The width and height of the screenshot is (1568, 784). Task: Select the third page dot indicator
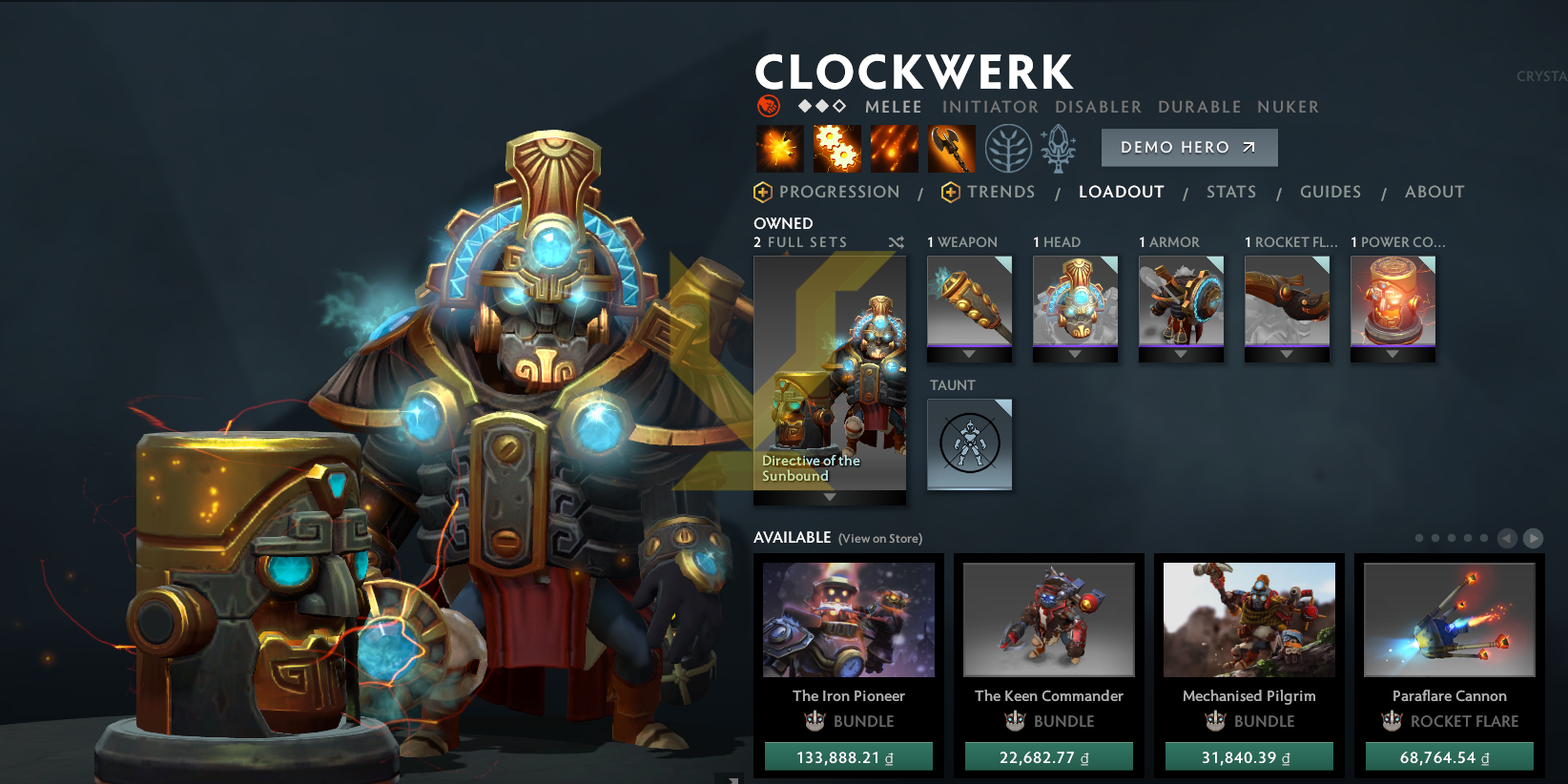click(1451, 538)
